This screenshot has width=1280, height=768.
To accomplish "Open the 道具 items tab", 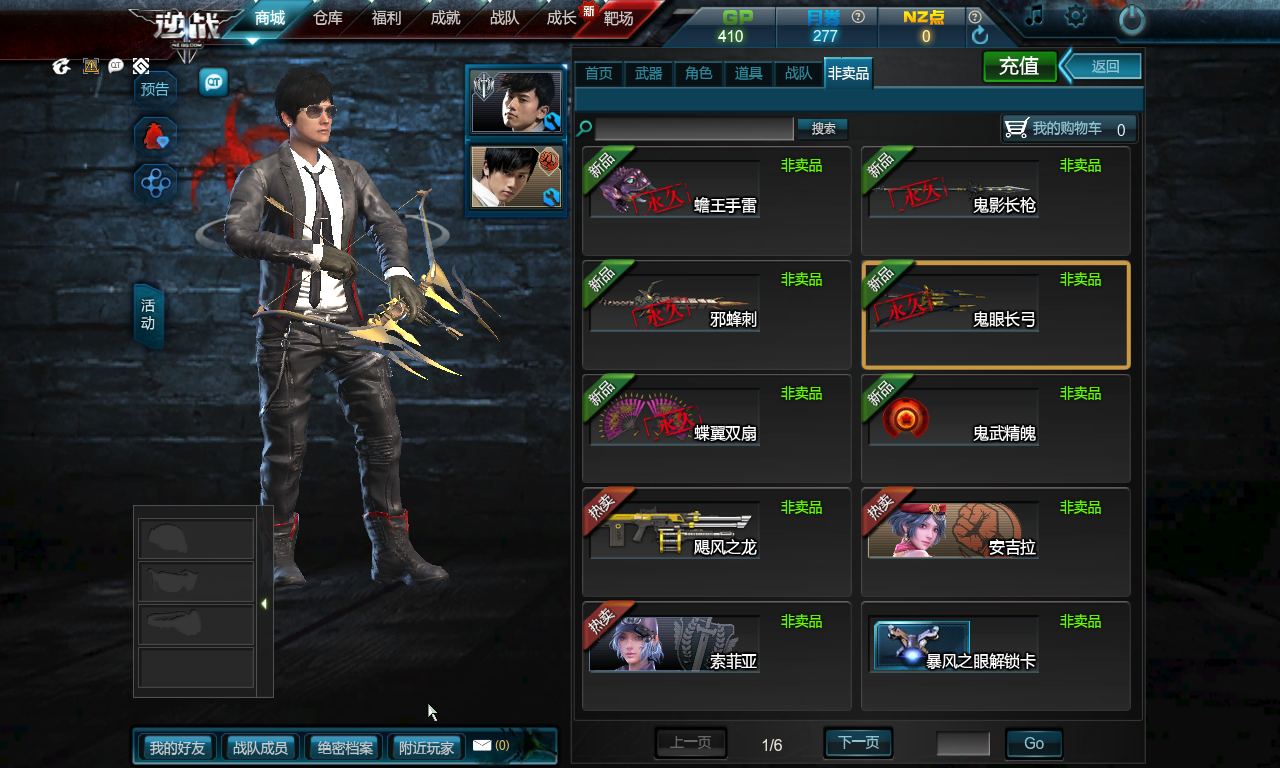I will 749,73.
